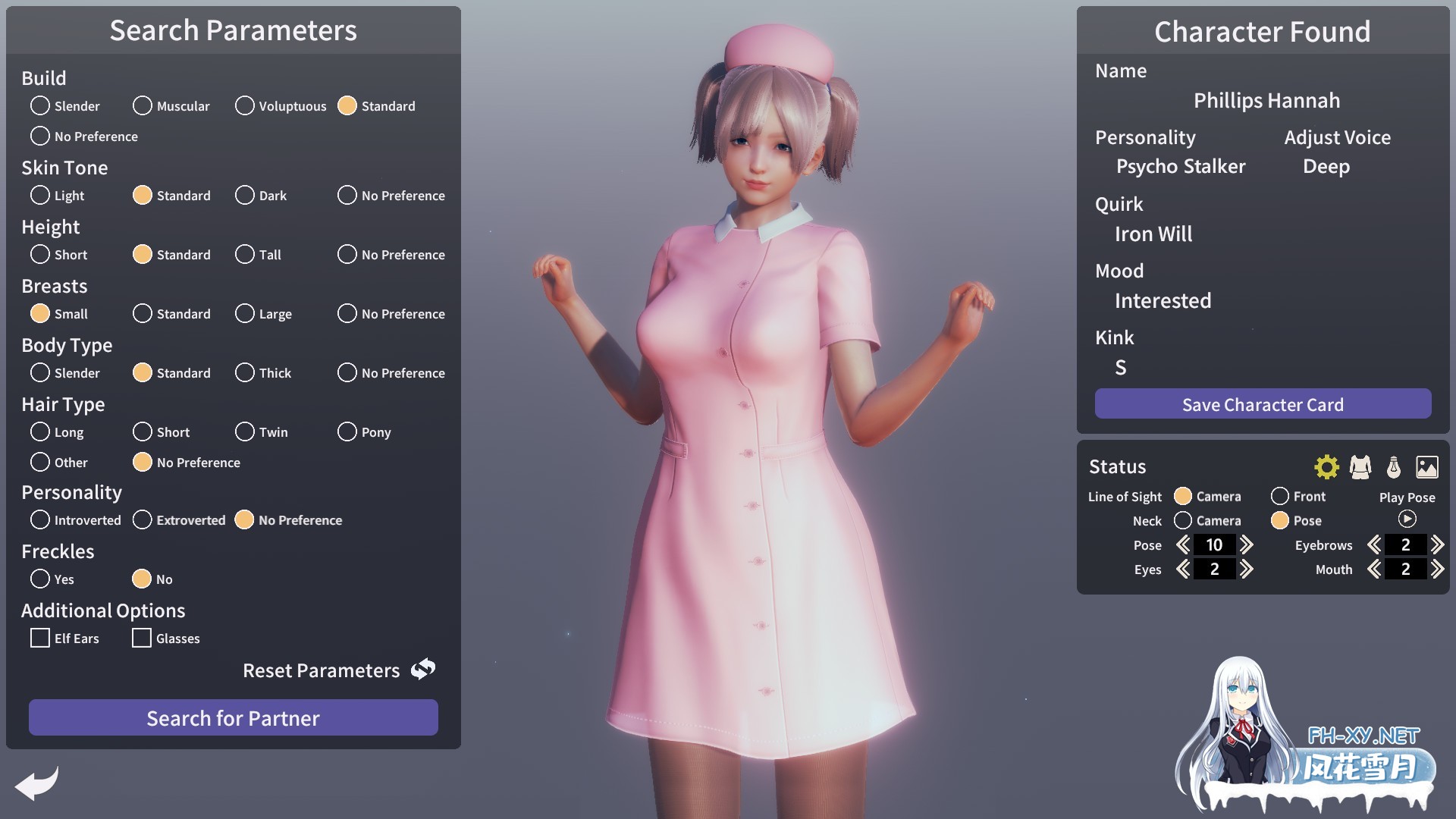This screenshot has height=819, width=1456.
Task: Check the Glasses option
Action: [142, 638]
